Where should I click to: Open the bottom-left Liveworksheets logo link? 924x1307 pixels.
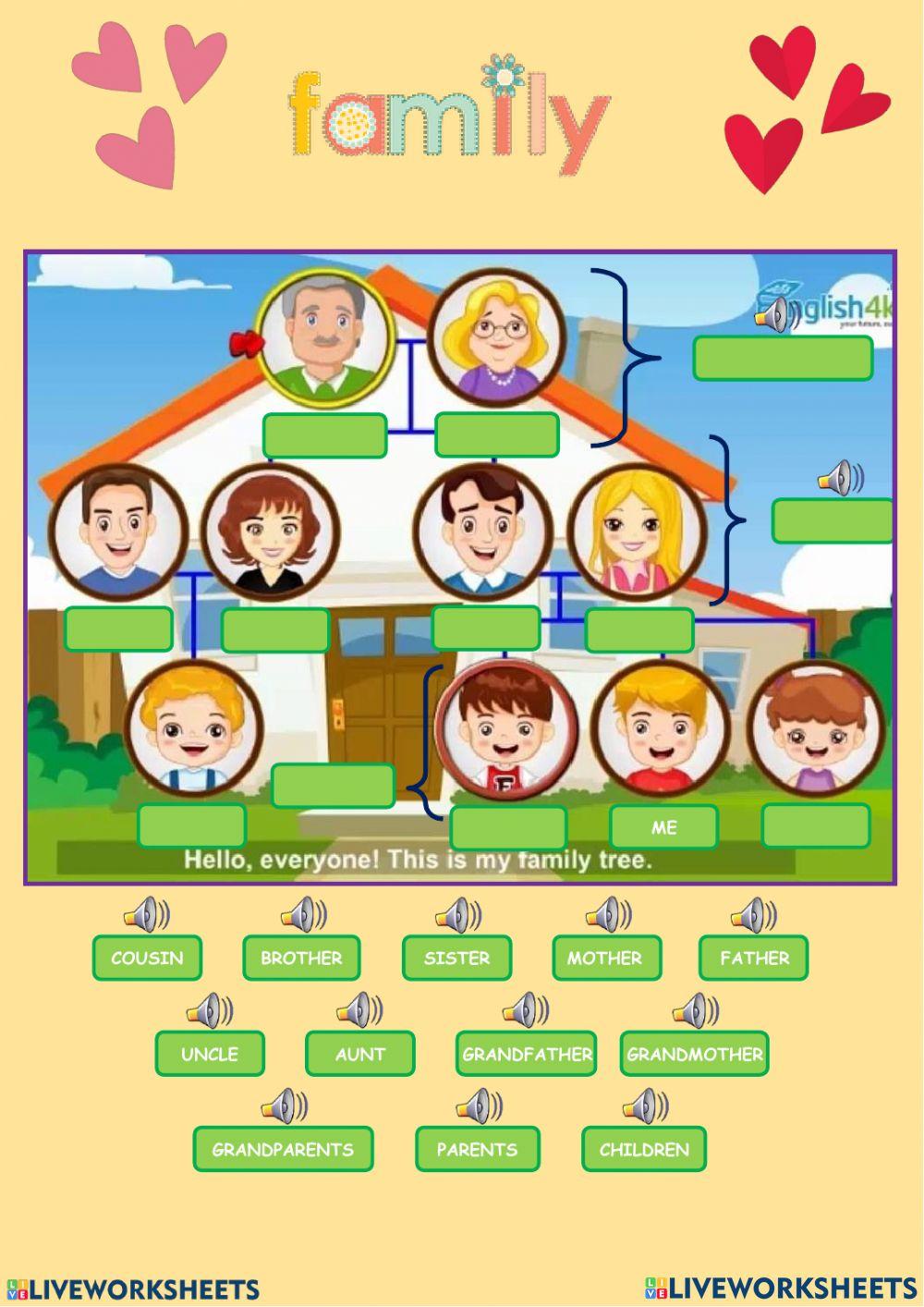coord(133,1289)
